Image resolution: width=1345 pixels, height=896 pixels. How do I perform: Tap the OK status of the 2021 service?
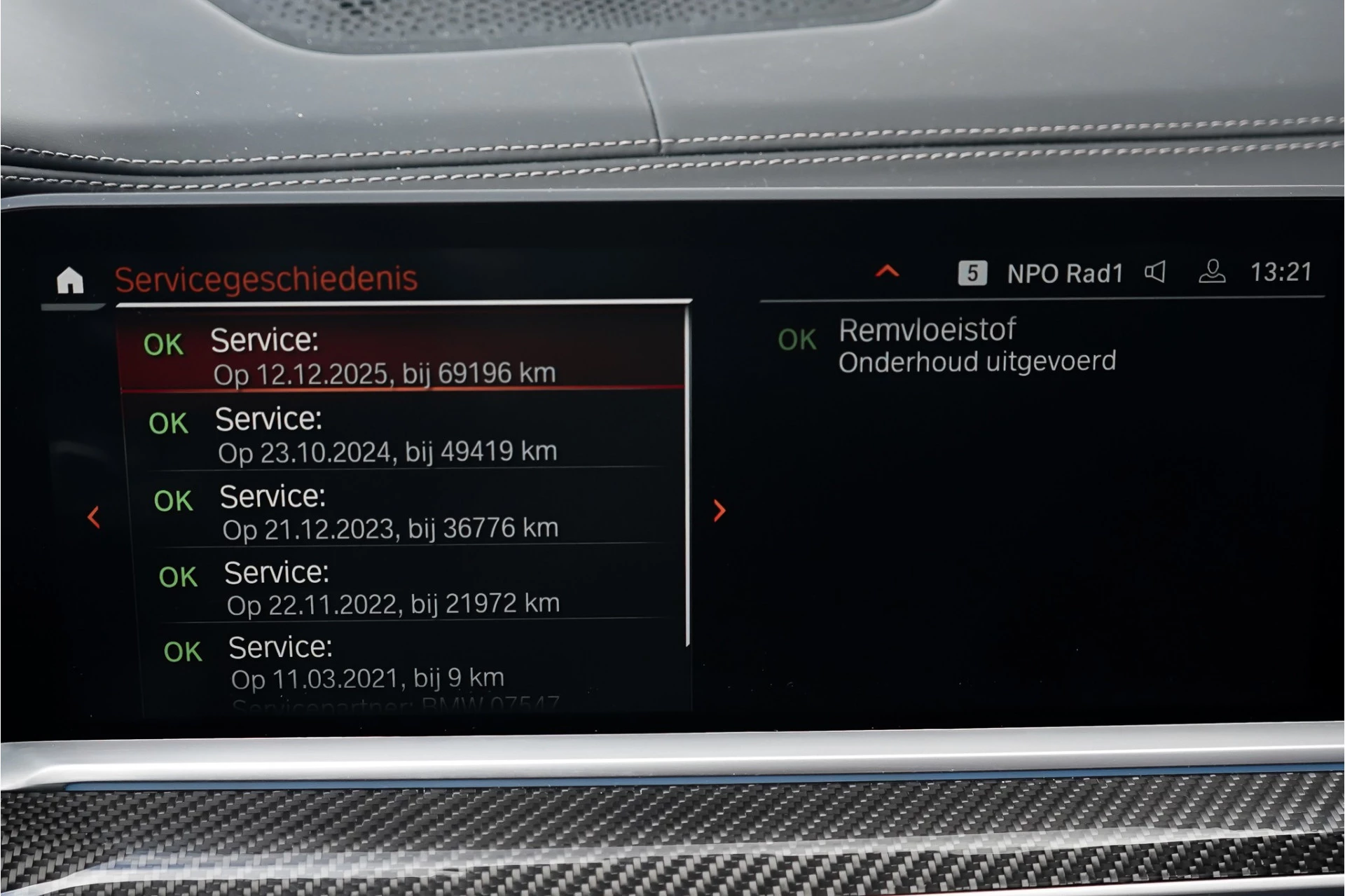181,651
